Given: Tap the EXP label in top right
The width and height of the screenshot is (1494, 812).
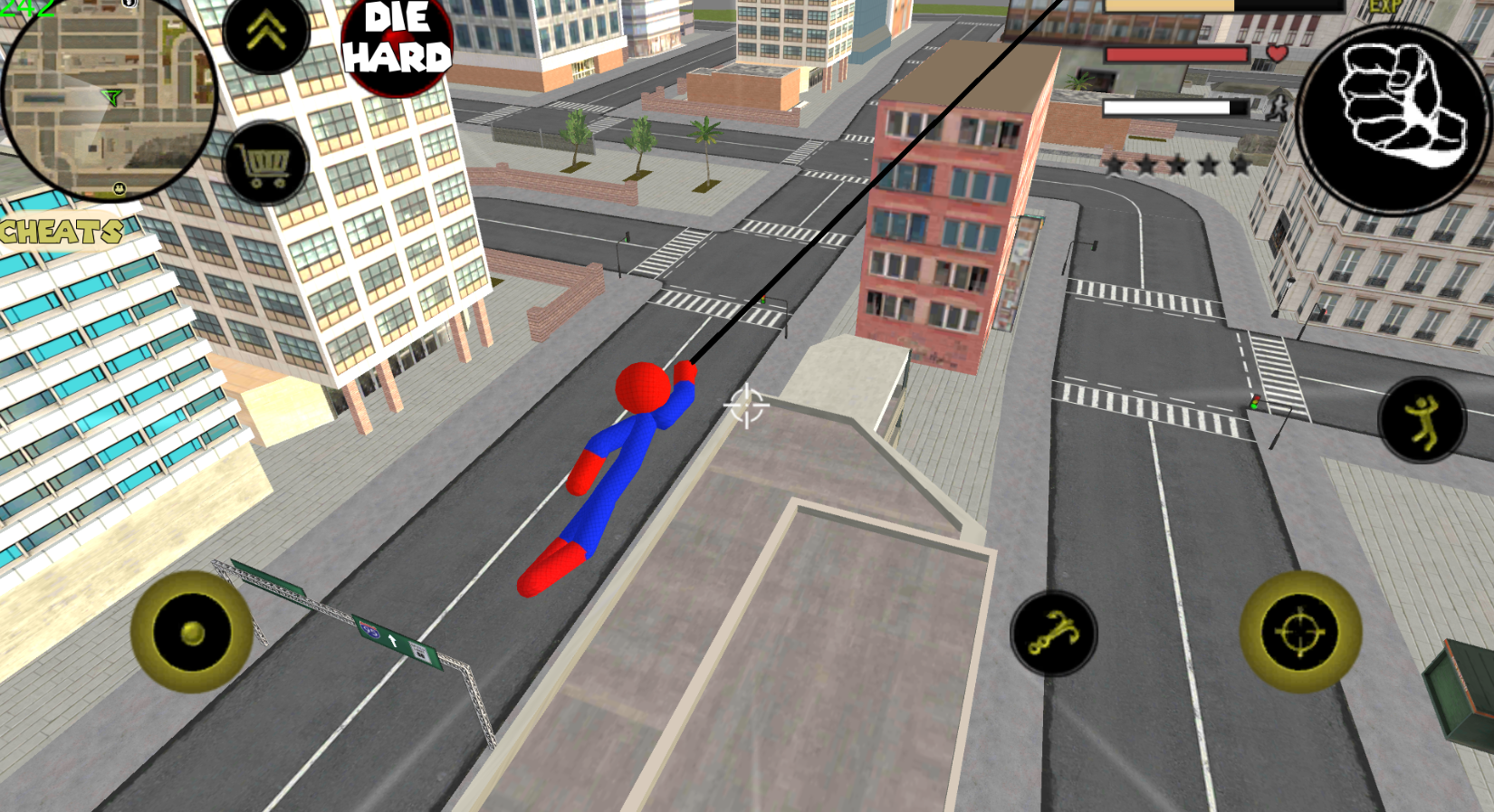Looking at the screenshot, I should [x=1384, y=7].
